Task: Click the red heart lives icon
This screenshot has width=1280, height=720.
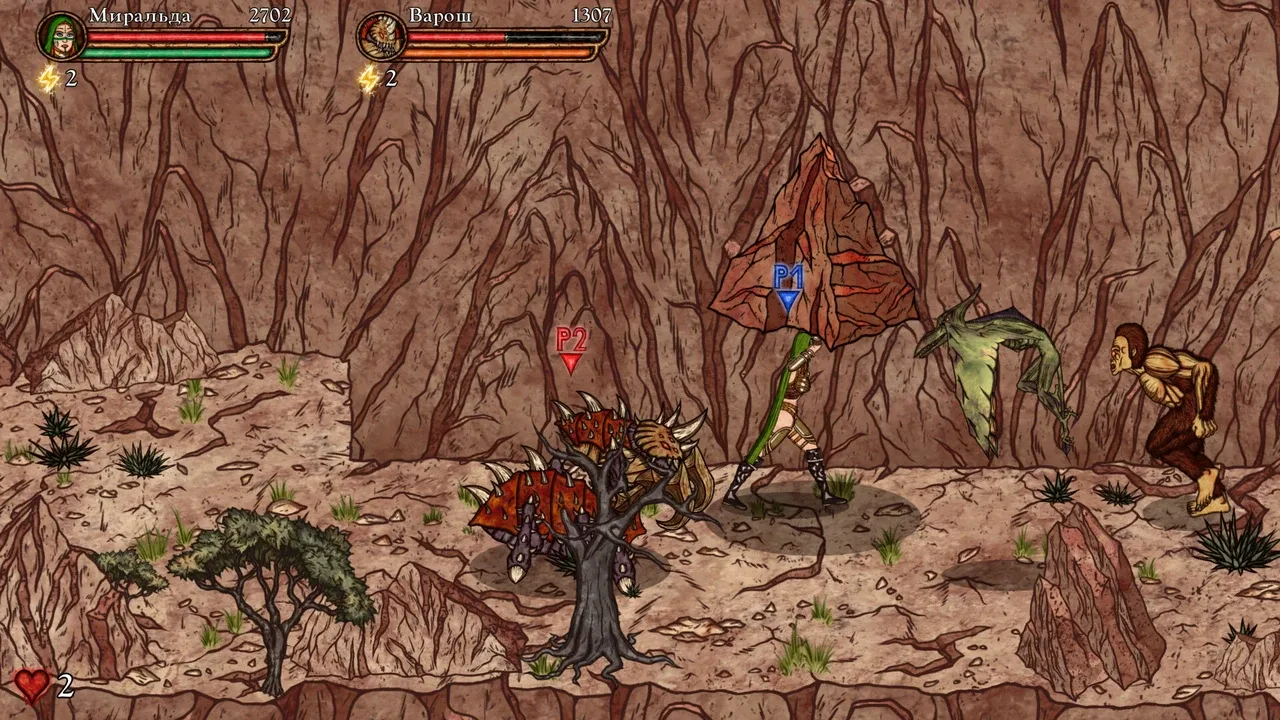Action: click(x=31, y=686)
